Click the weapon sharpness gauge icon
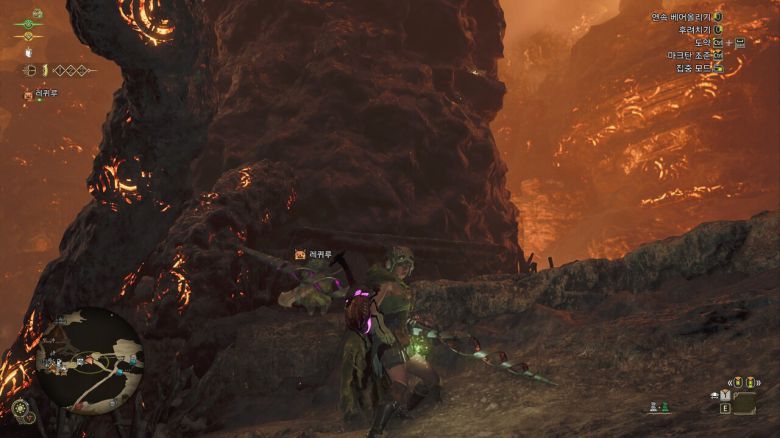The height and width of the screenshot is (438, 780). [45, 70]
